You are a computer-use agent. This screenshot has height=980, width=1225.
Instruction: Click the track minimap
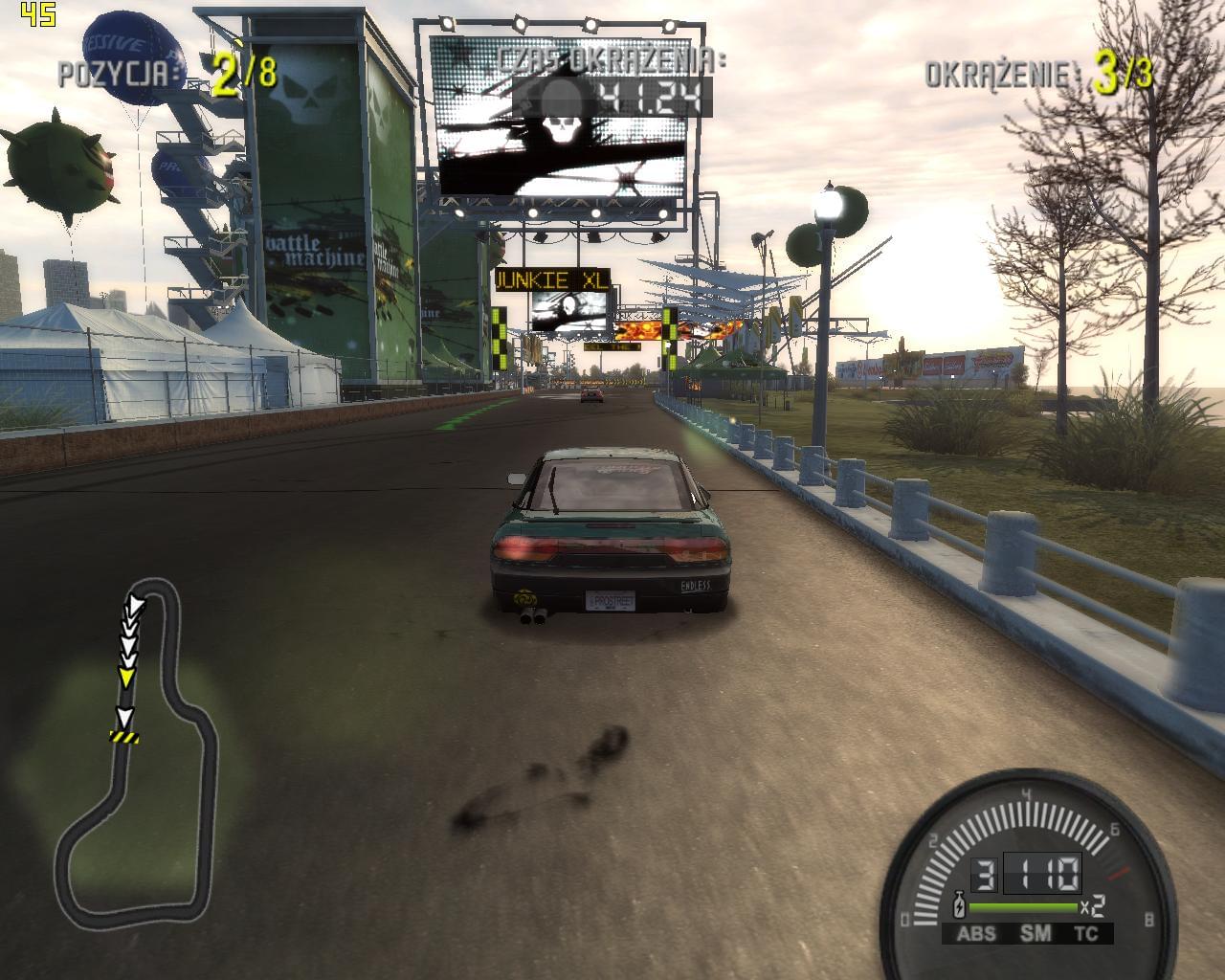point(133,746)
